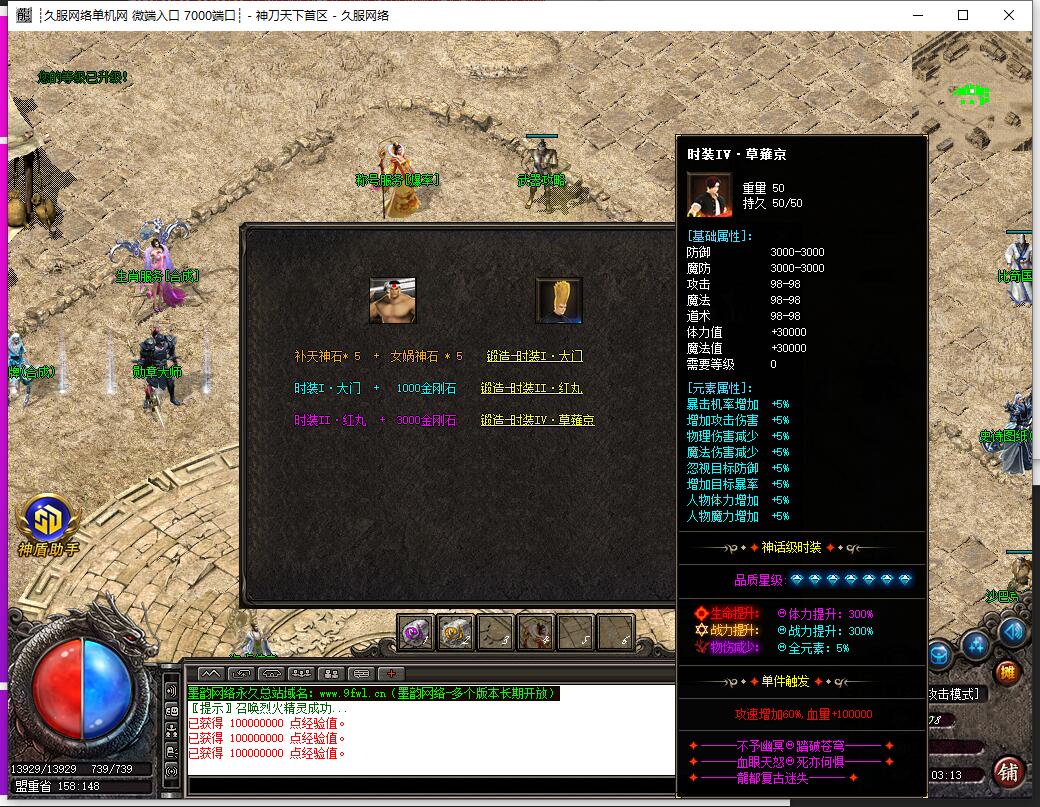This screenshot has width=1040, height=807.
Task: Choose the blond-haired fighter costume icon
Action: (x=559, y=301)
